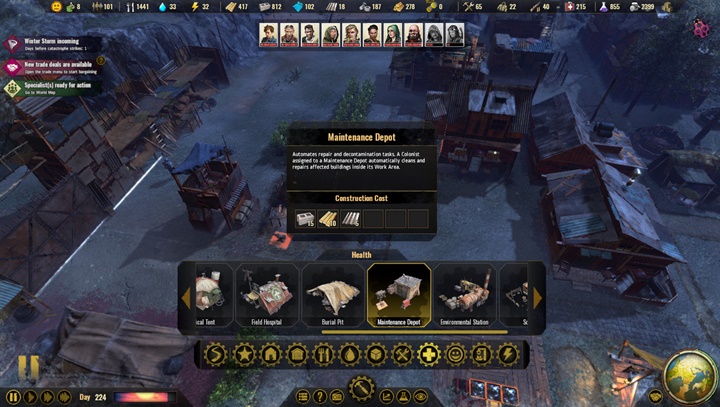Switch to the energy category (lightning icon)

point(508,353)
